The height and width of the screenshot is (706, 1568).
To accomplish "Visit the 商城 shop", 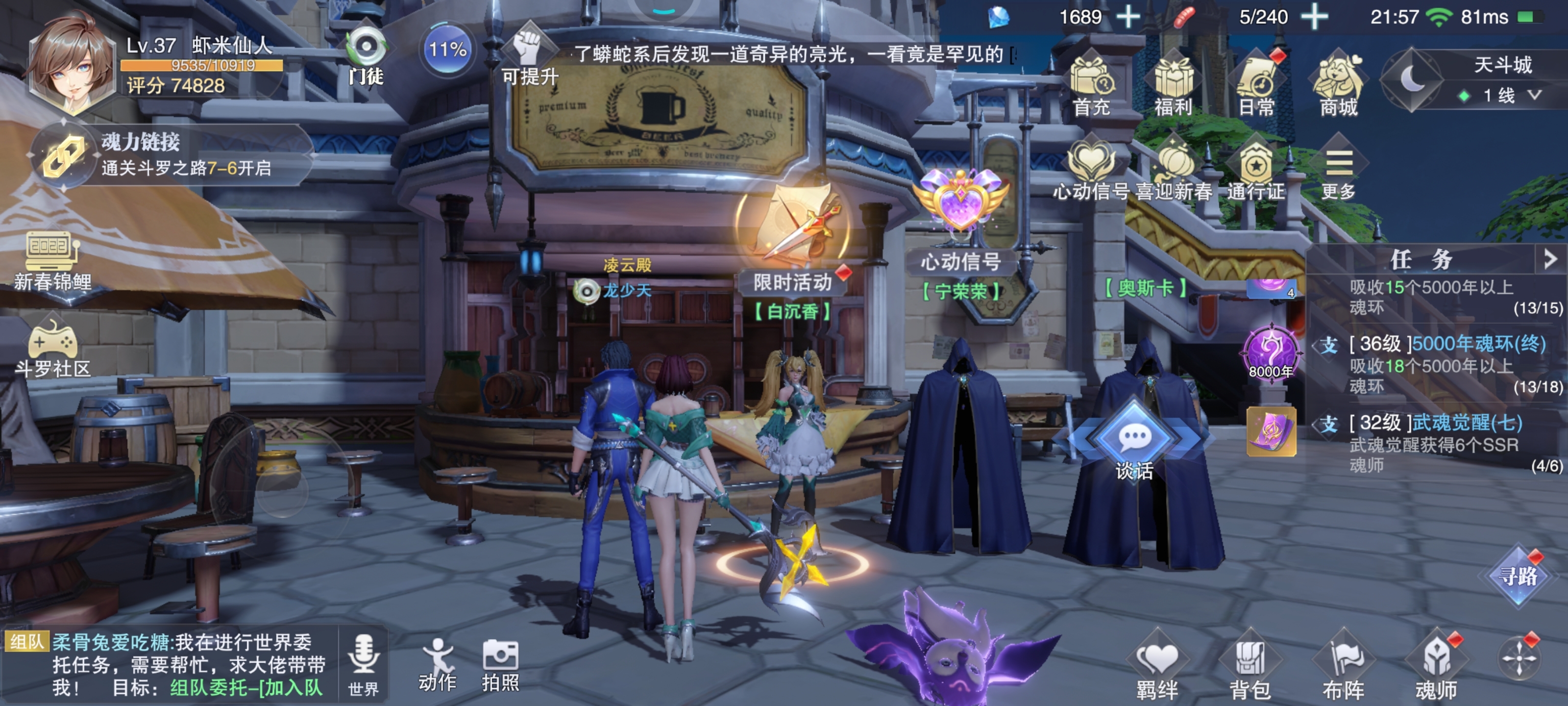I will click(x=1338, y=84).
